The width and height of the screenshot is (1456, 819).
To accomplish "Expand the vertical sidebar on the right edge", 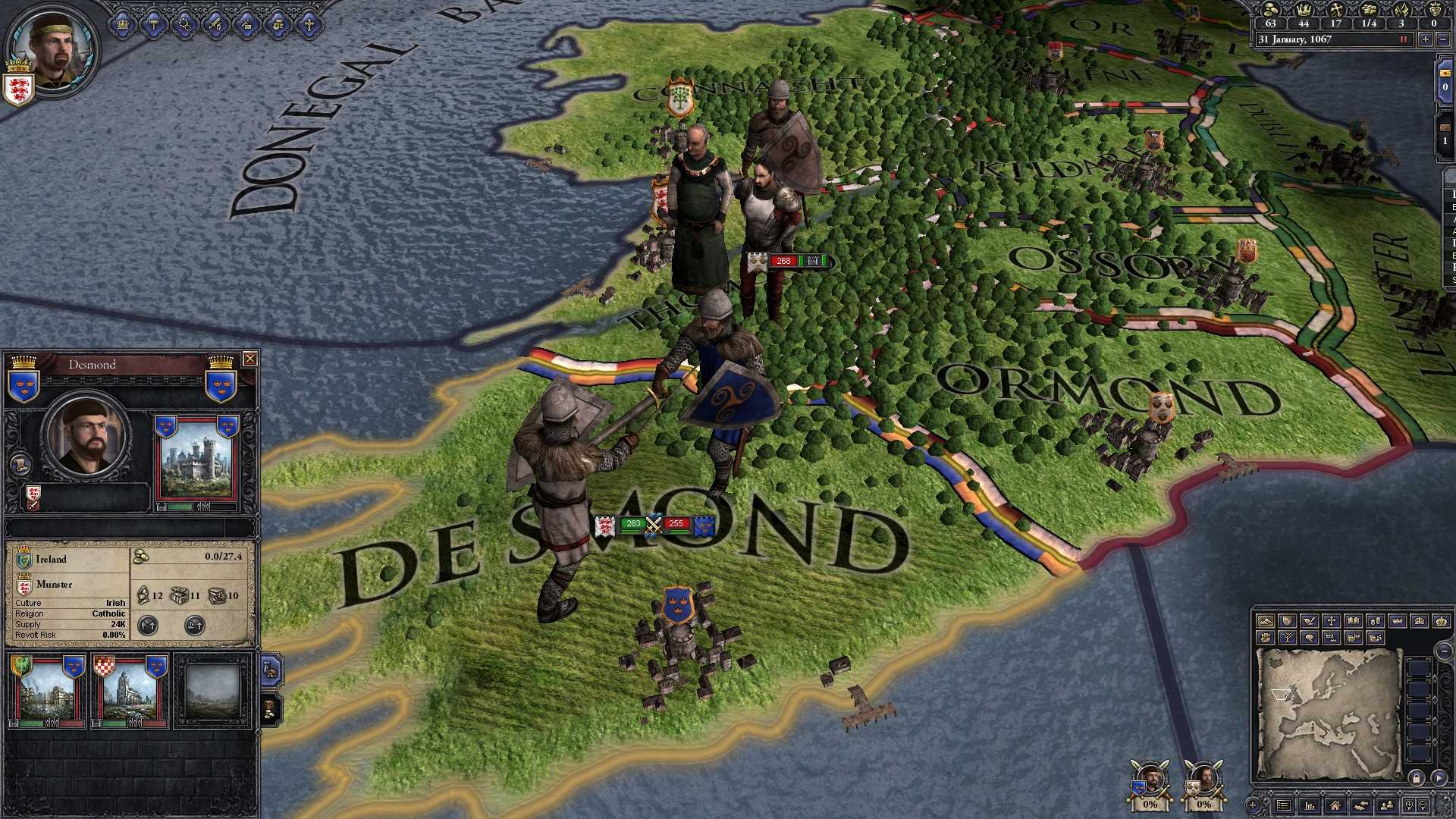I will click(x=1448, y=227).
